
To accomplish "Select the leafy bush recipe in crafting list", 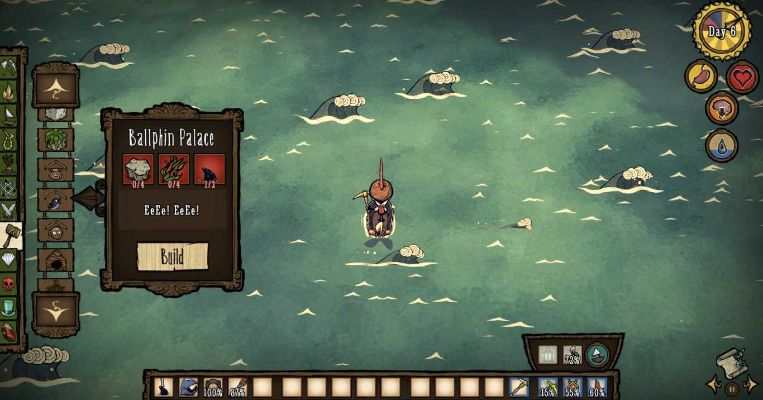I will click(56, 139).
